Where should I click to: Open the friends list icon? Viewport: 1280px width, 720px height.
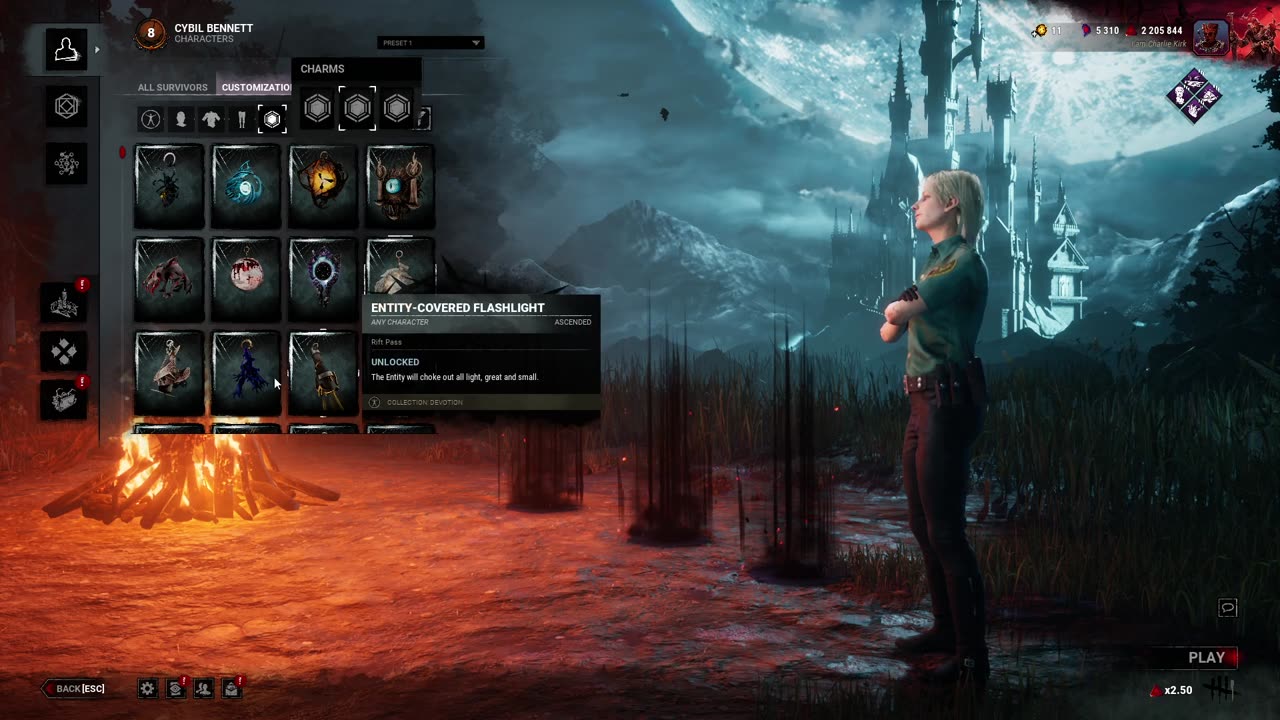[203, 688]
